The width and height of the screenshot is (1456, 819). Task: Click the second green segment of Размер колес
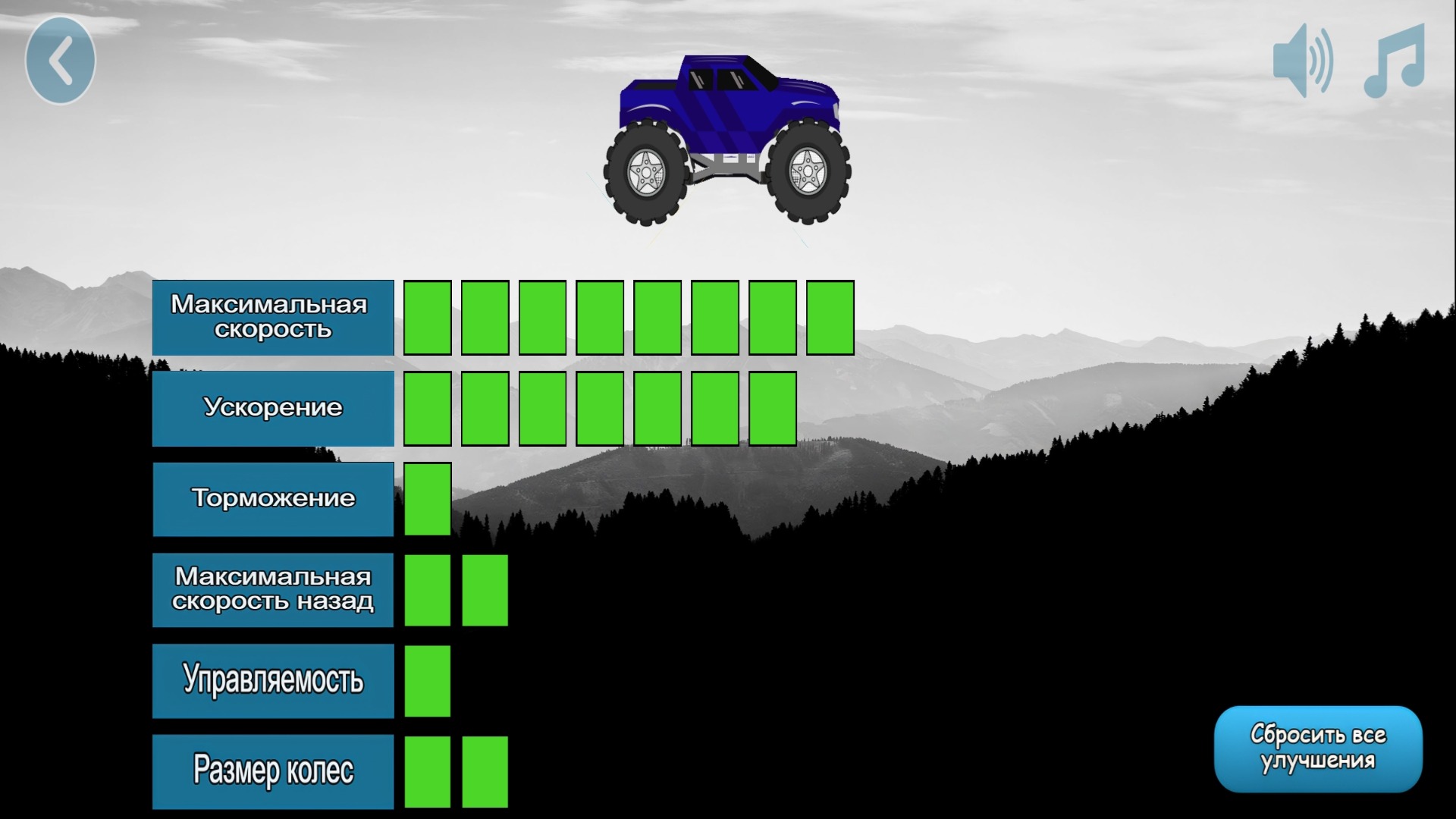click(x=485, y=770)
